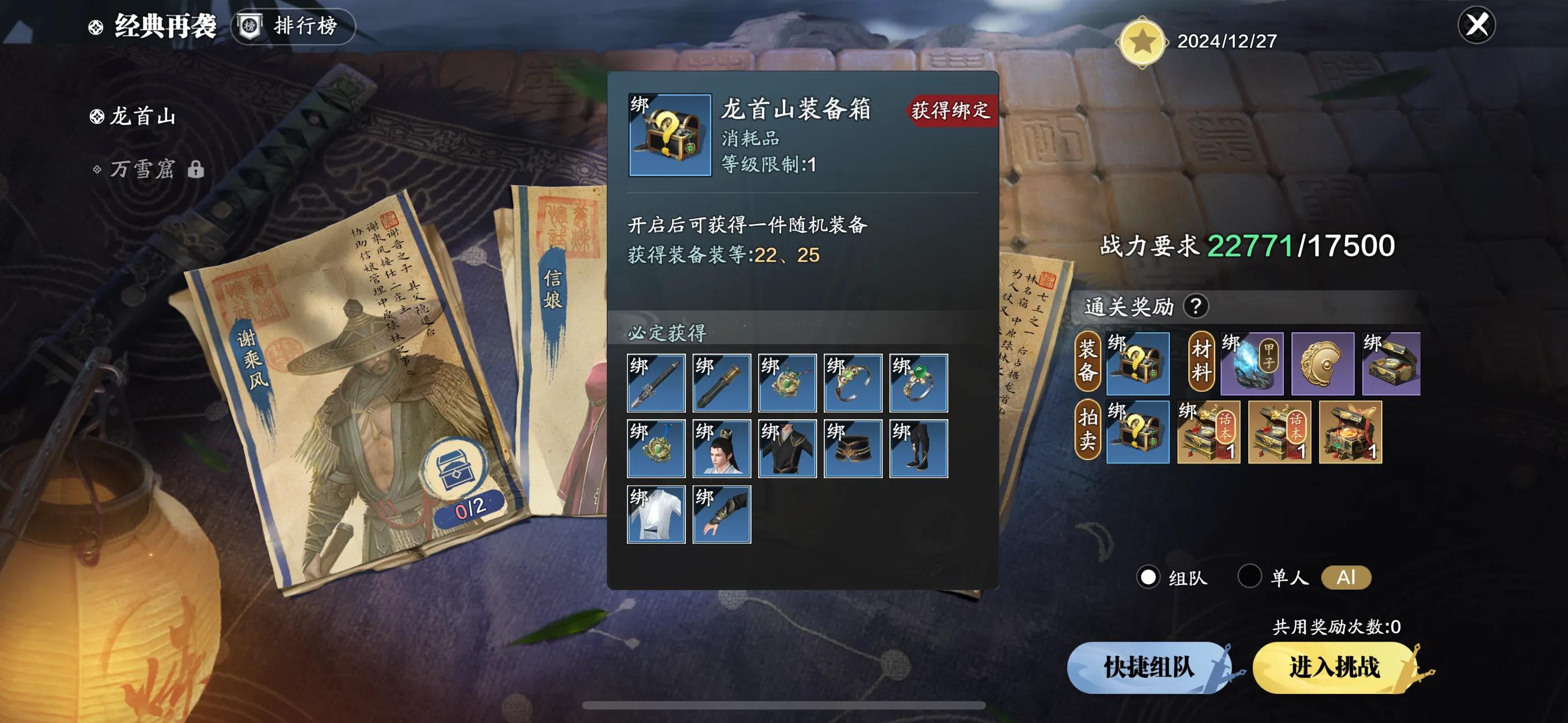Choose the 单人 solo mode

coord(1249,576)
